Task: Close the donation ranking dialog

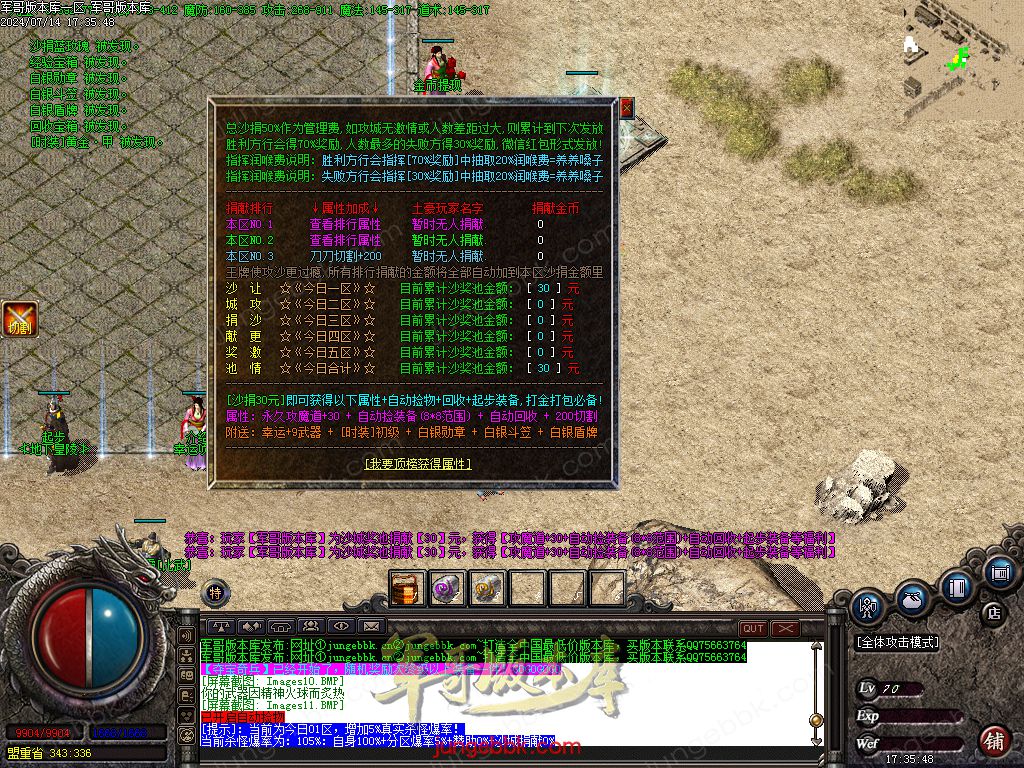Action: point(627,107)
